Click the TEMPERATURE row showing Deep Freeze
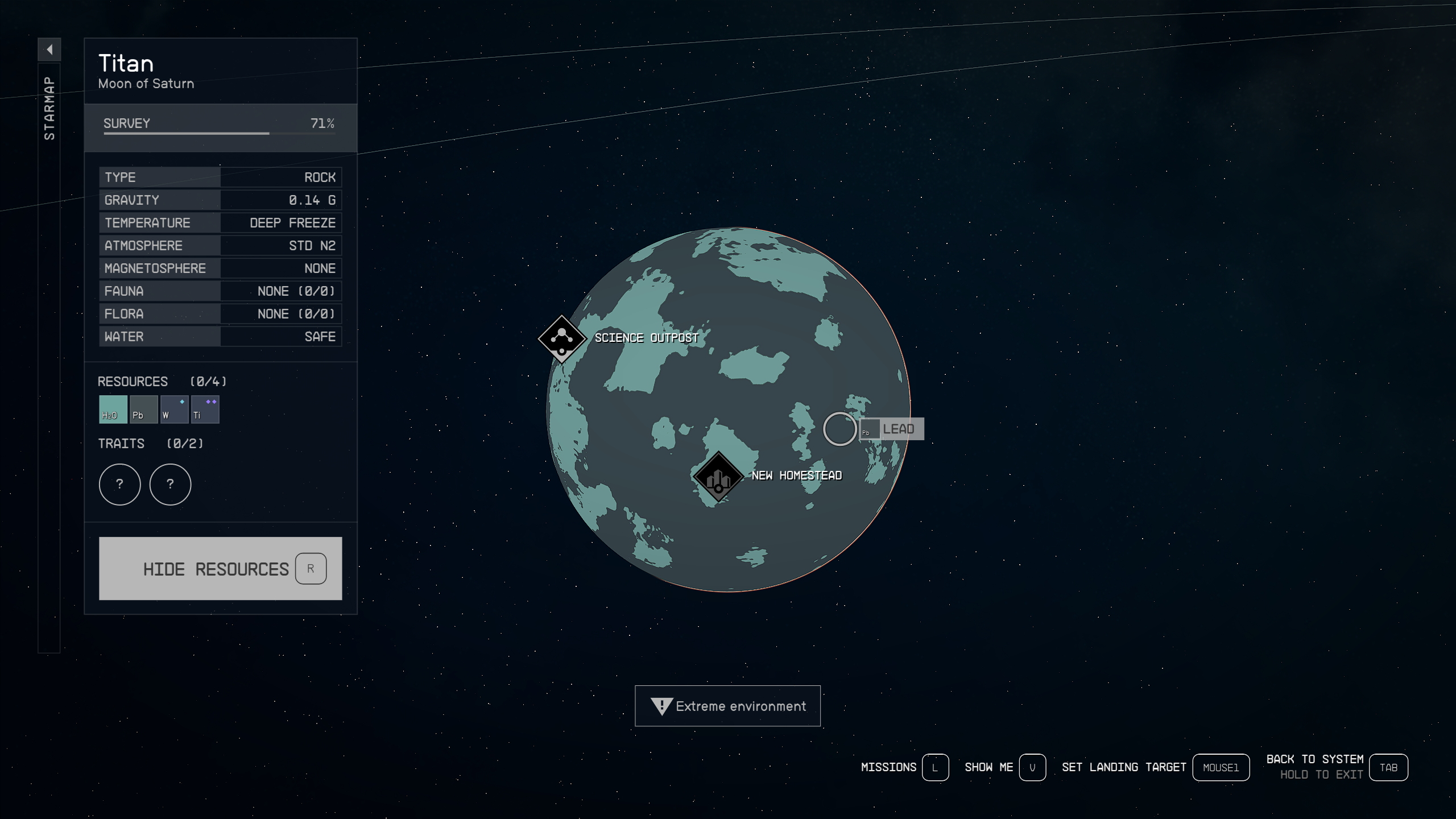1456x819 pixels. pyautogui.click(x=220, y=222)
